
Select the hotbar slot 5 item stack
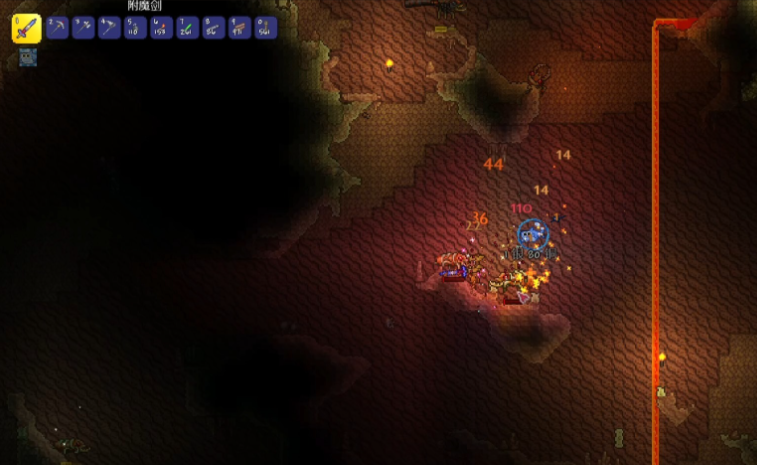click(135, 28)
